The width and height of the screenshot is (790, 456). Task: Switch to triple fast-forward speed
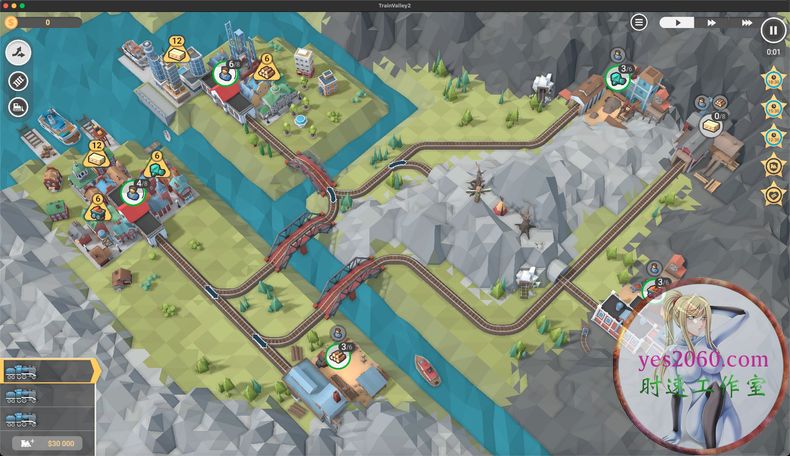coord(745,22)
